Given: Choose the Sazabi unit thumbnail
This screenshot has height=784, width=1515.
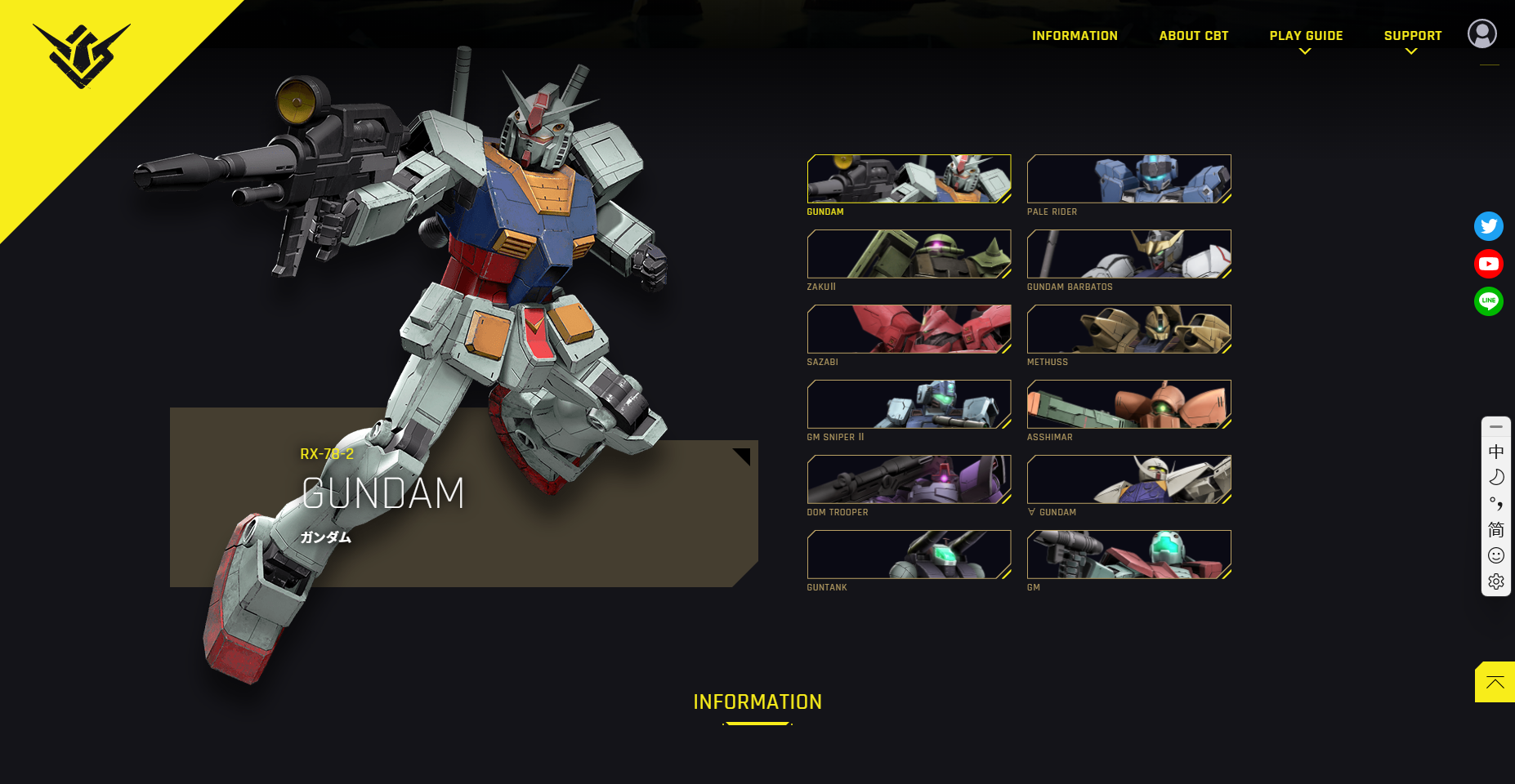Looking at the screenshot, I should point(909,329).
